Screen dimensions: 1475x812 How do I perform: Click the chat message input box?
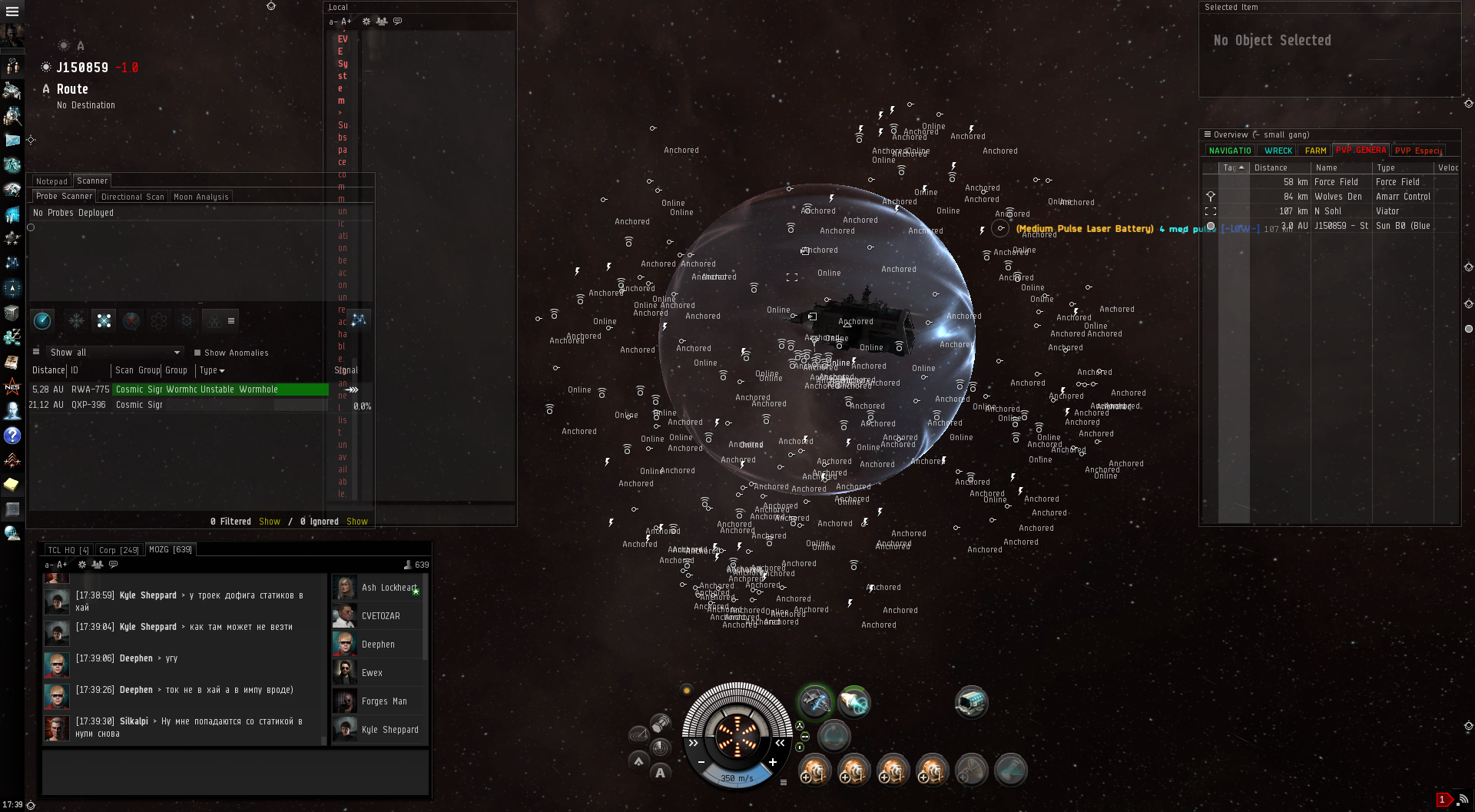pos(234,771)
